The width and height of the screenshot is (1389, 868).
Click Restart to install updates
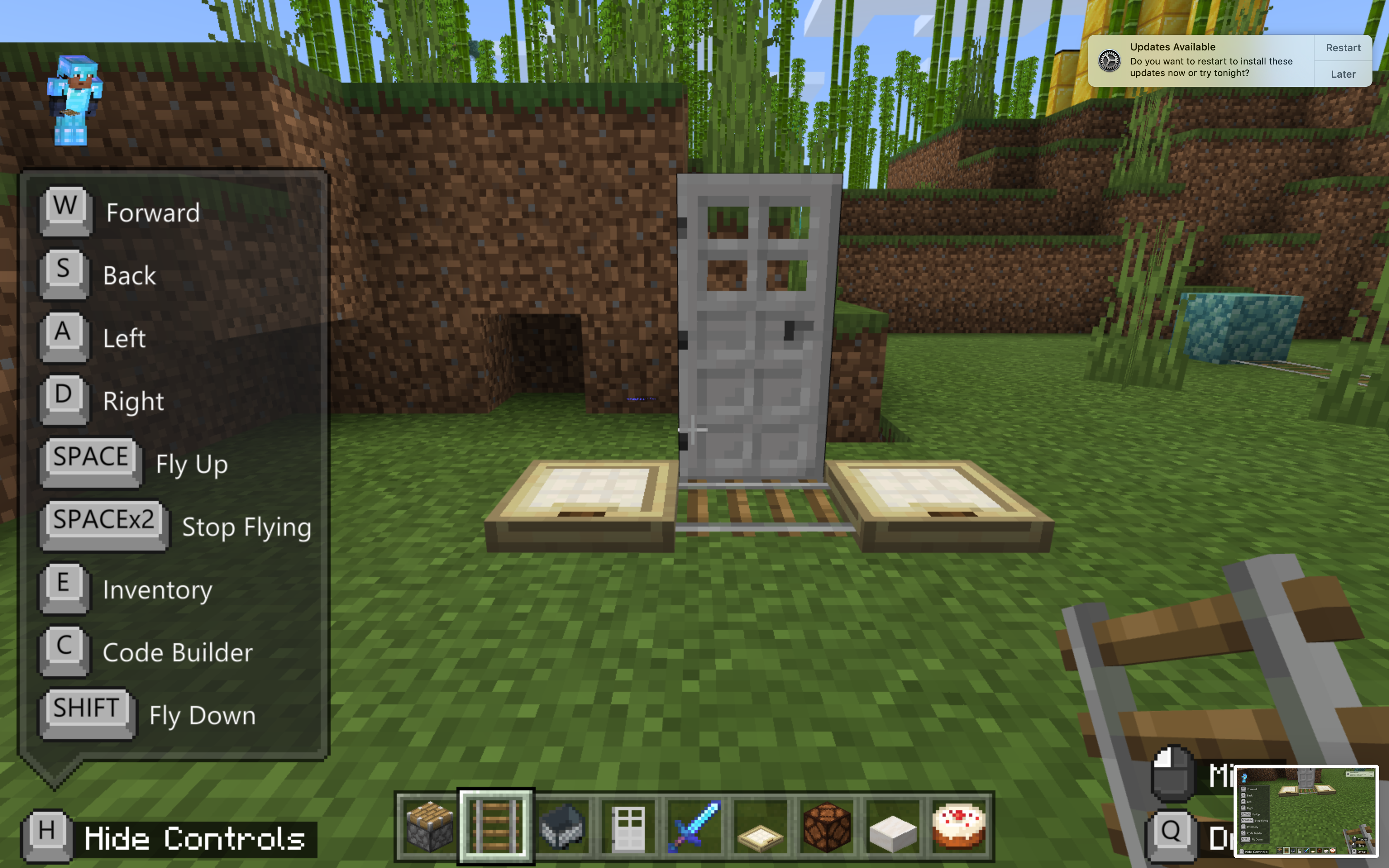click(1343, 48)
